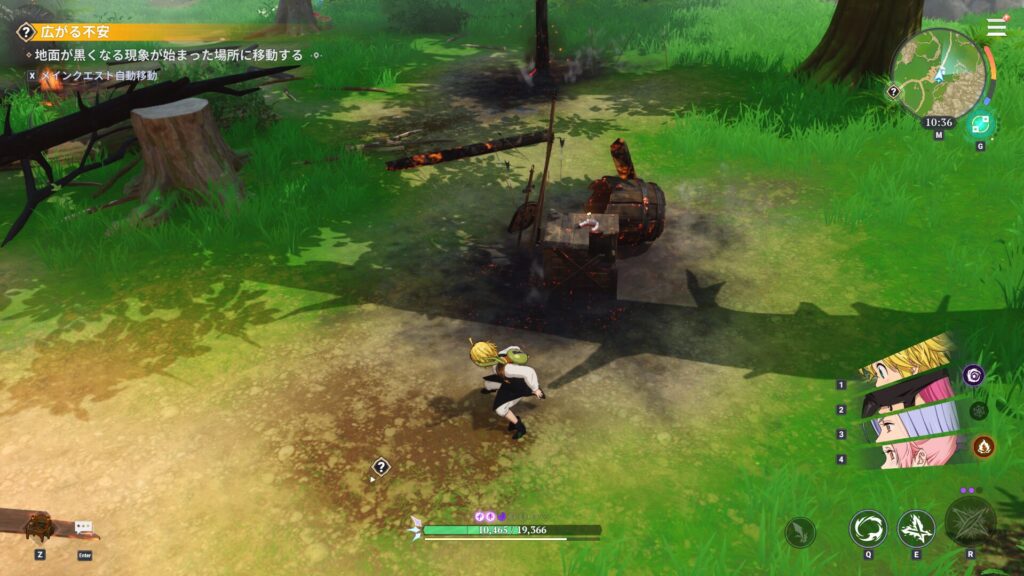Image resolution: width=1024 pixels, height=576 pixels.
Task: Click the question mark marker on minimap edge
Action: pyautogui.click(x=894, y=91)
